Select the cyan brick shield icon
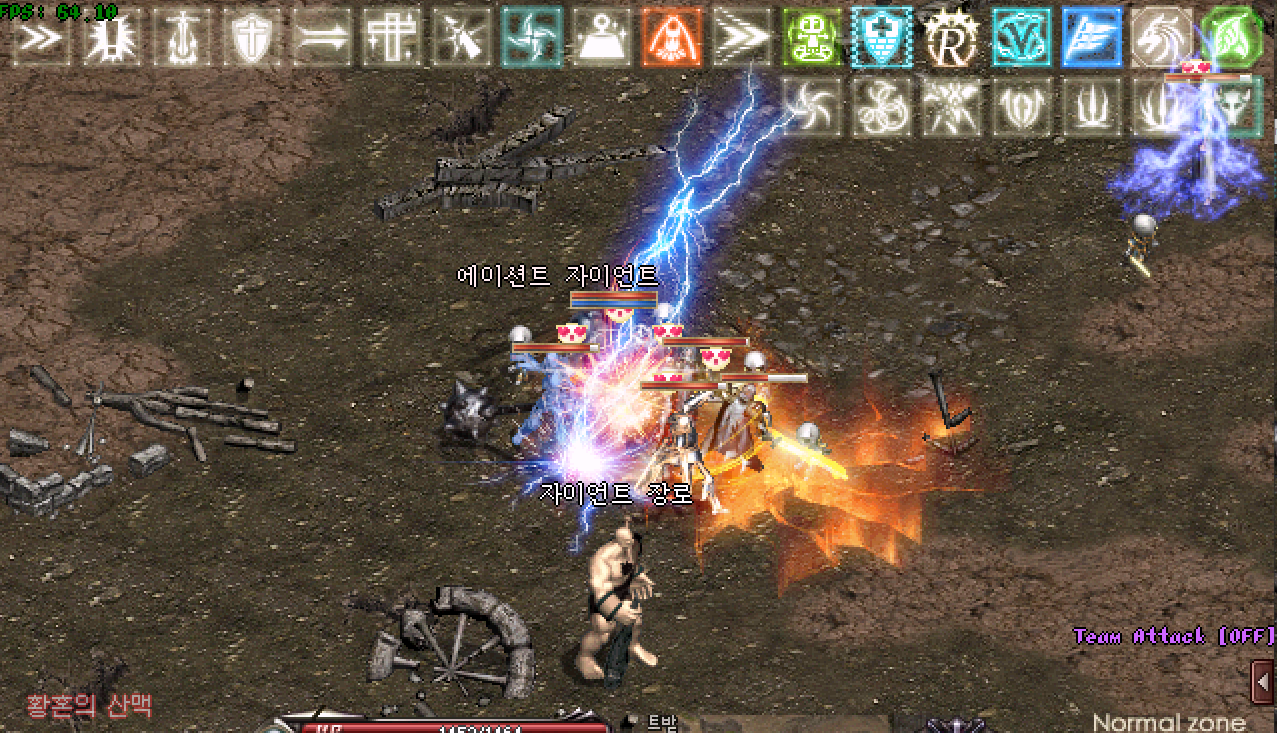The width and height of the screenshot is (1277, 733). coord(882,37)
